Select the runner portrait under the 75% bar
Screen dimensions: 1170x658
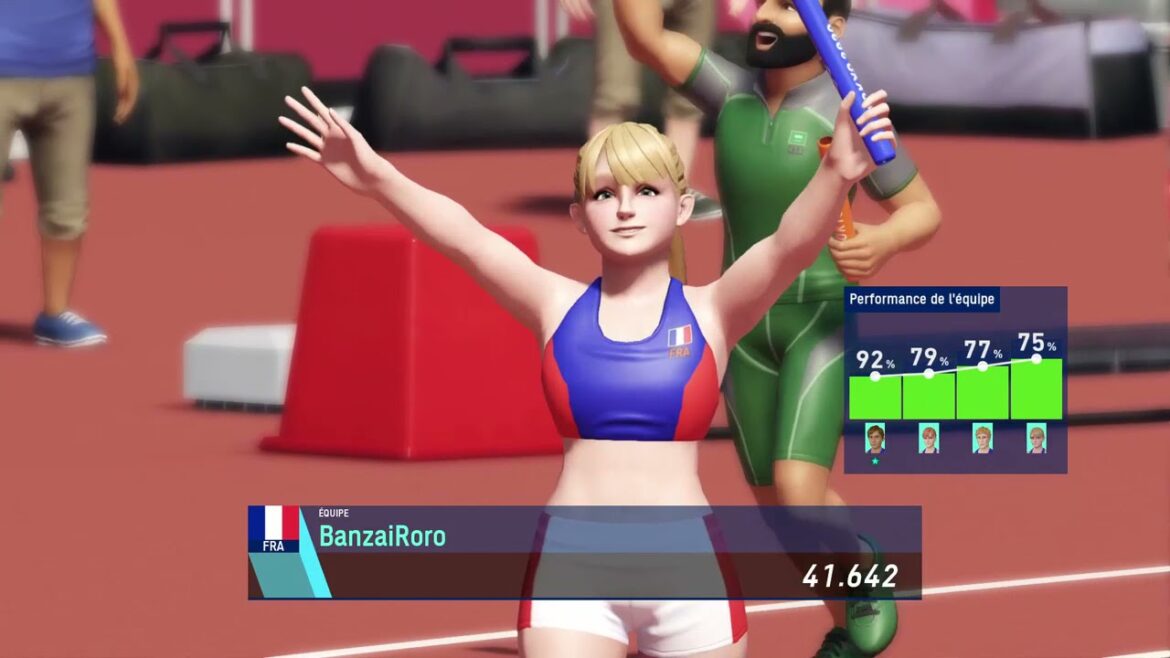(1035, 439)
